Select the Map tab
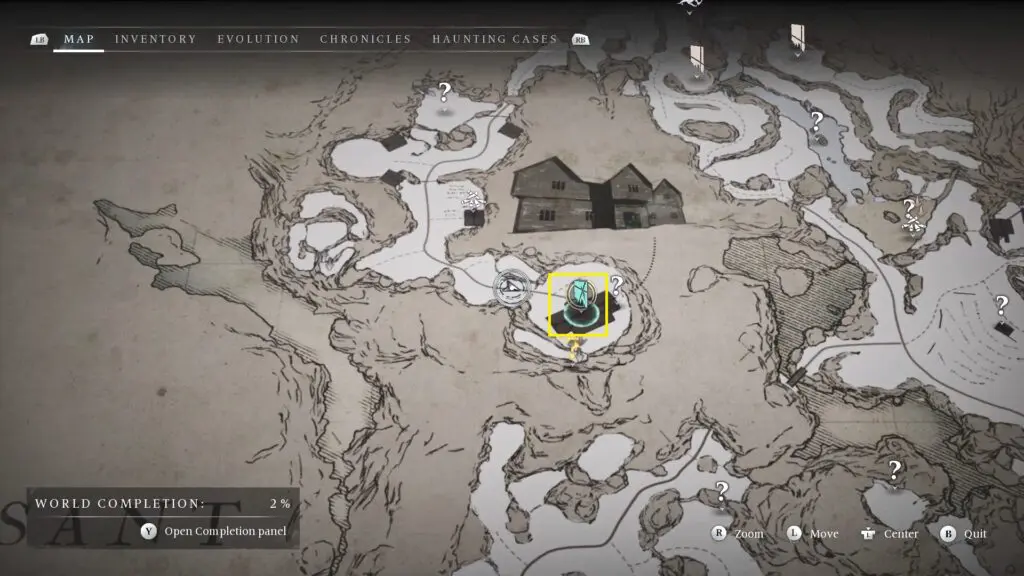This screenshot has height=576, width=1024. [x=79, y=39]
